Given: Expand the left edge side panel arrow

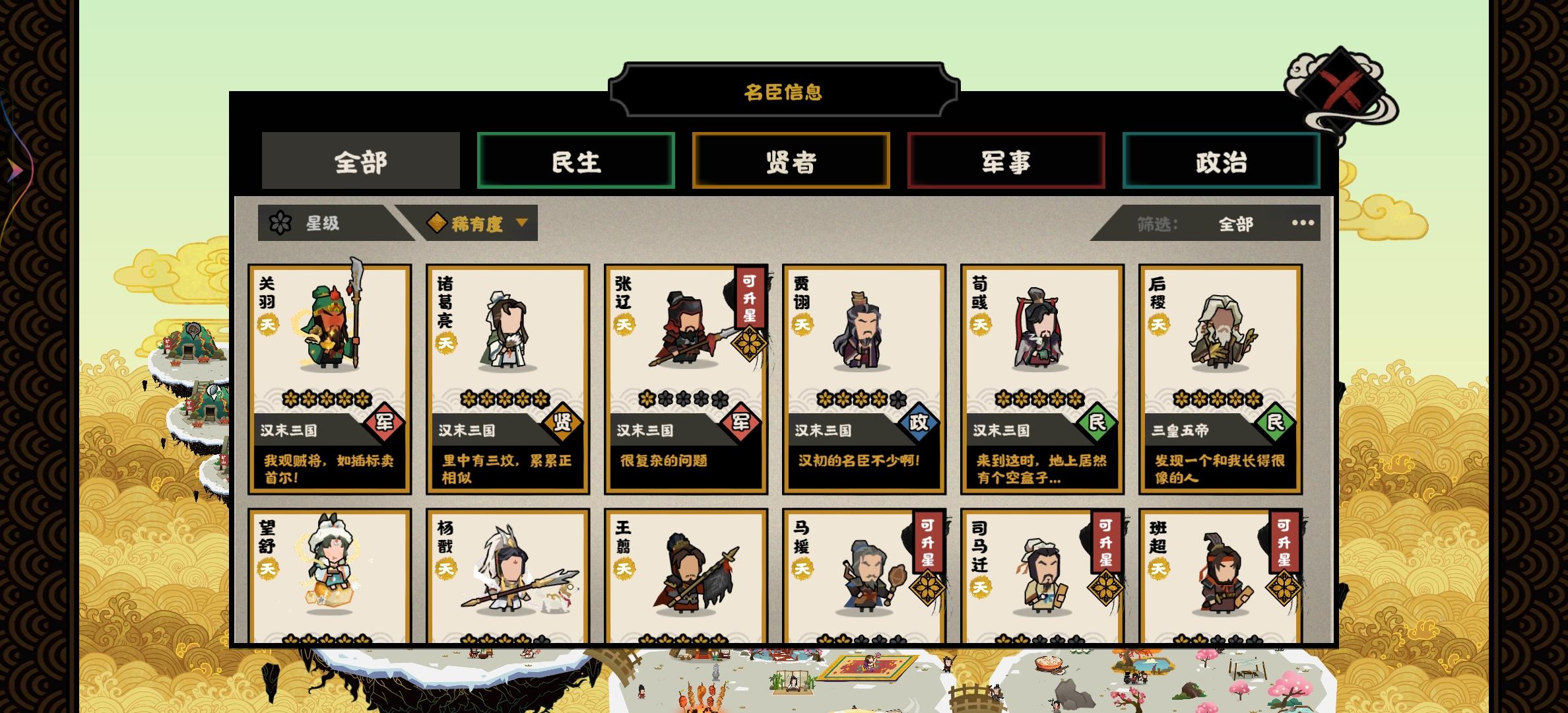Looking at the screenshot, I should pos(15,169).
